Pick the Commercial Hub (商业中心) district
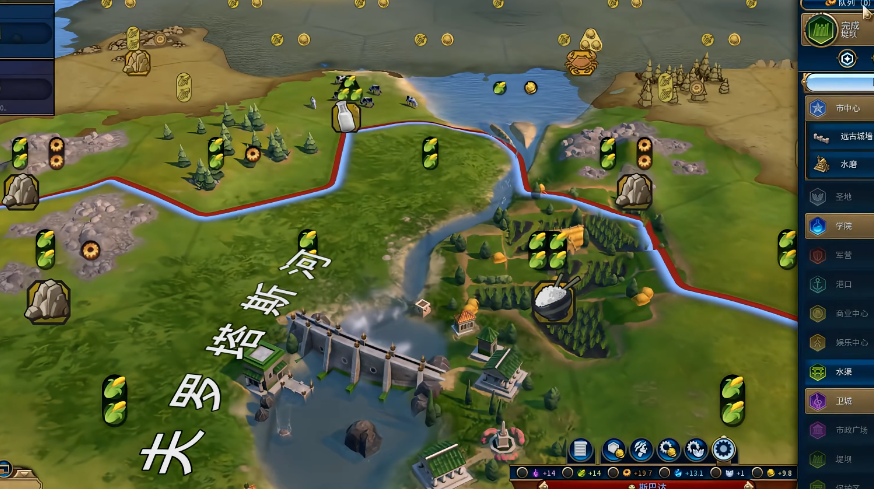874x489 pixels. pos(845,313)
